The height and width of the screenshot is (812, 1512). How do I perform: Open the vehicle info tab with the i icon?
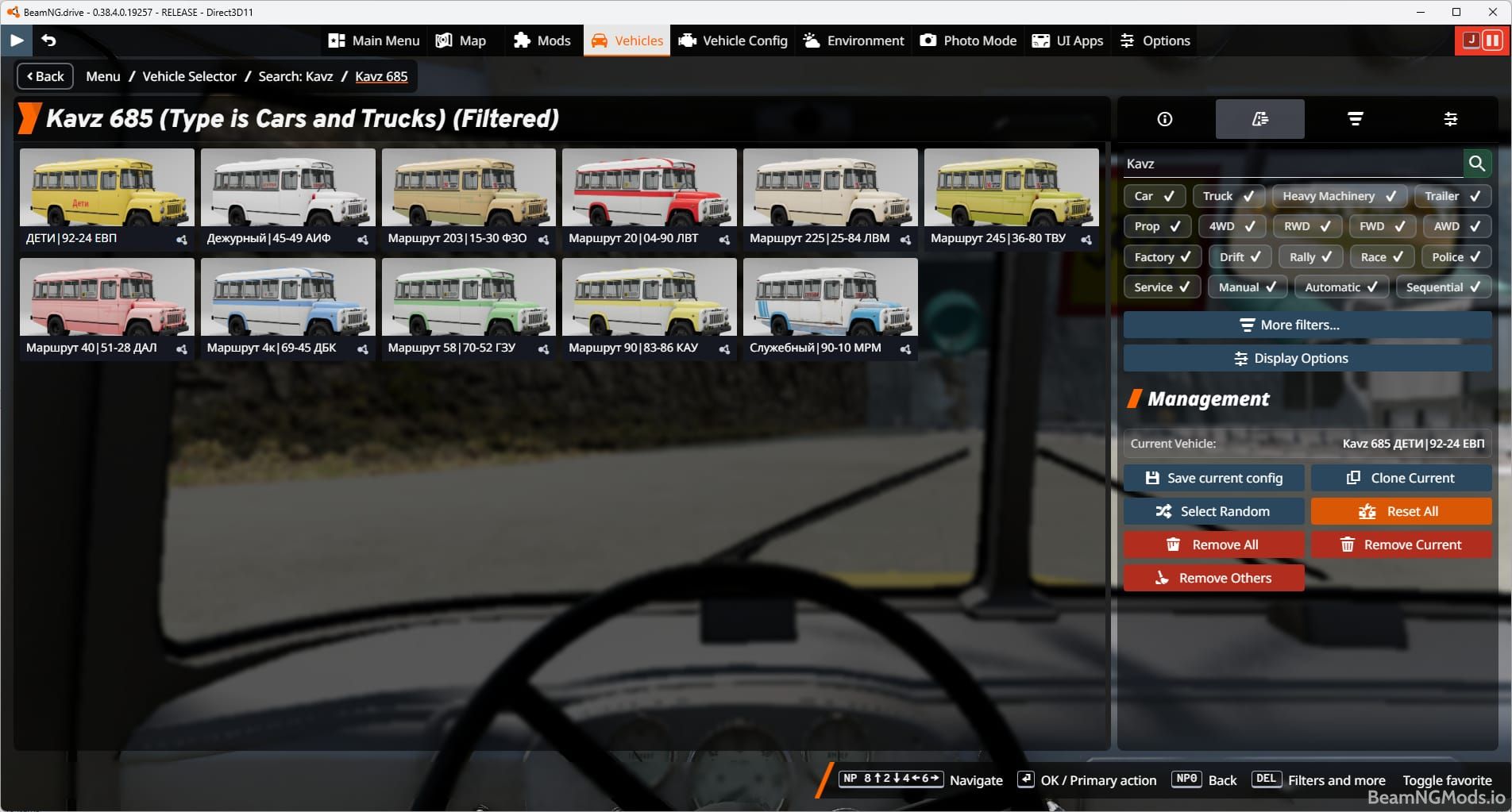[x=1164, y=119]
